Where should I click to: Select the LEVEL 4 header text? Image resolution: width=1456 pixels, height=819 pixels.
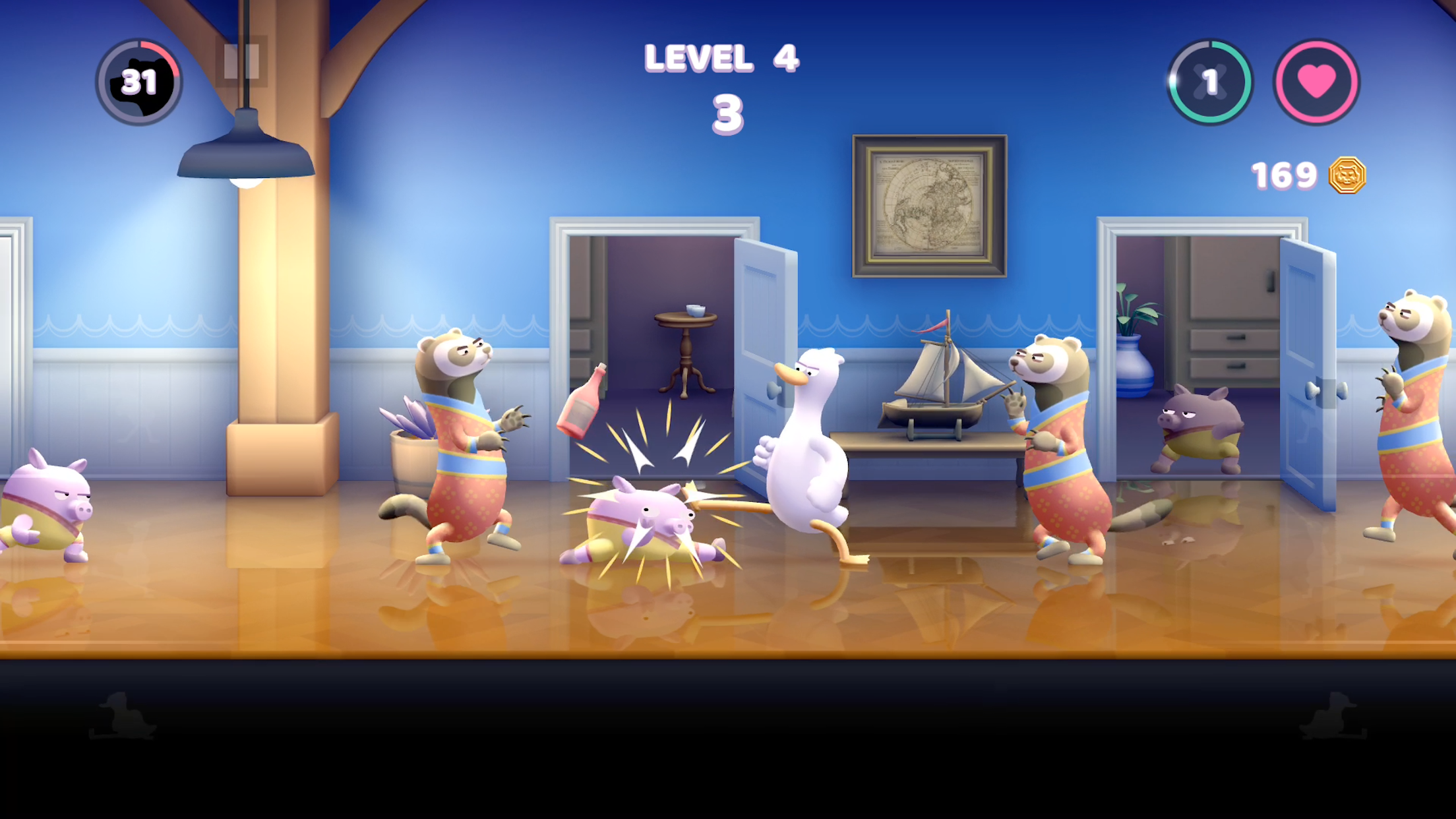tap(722, 59)
